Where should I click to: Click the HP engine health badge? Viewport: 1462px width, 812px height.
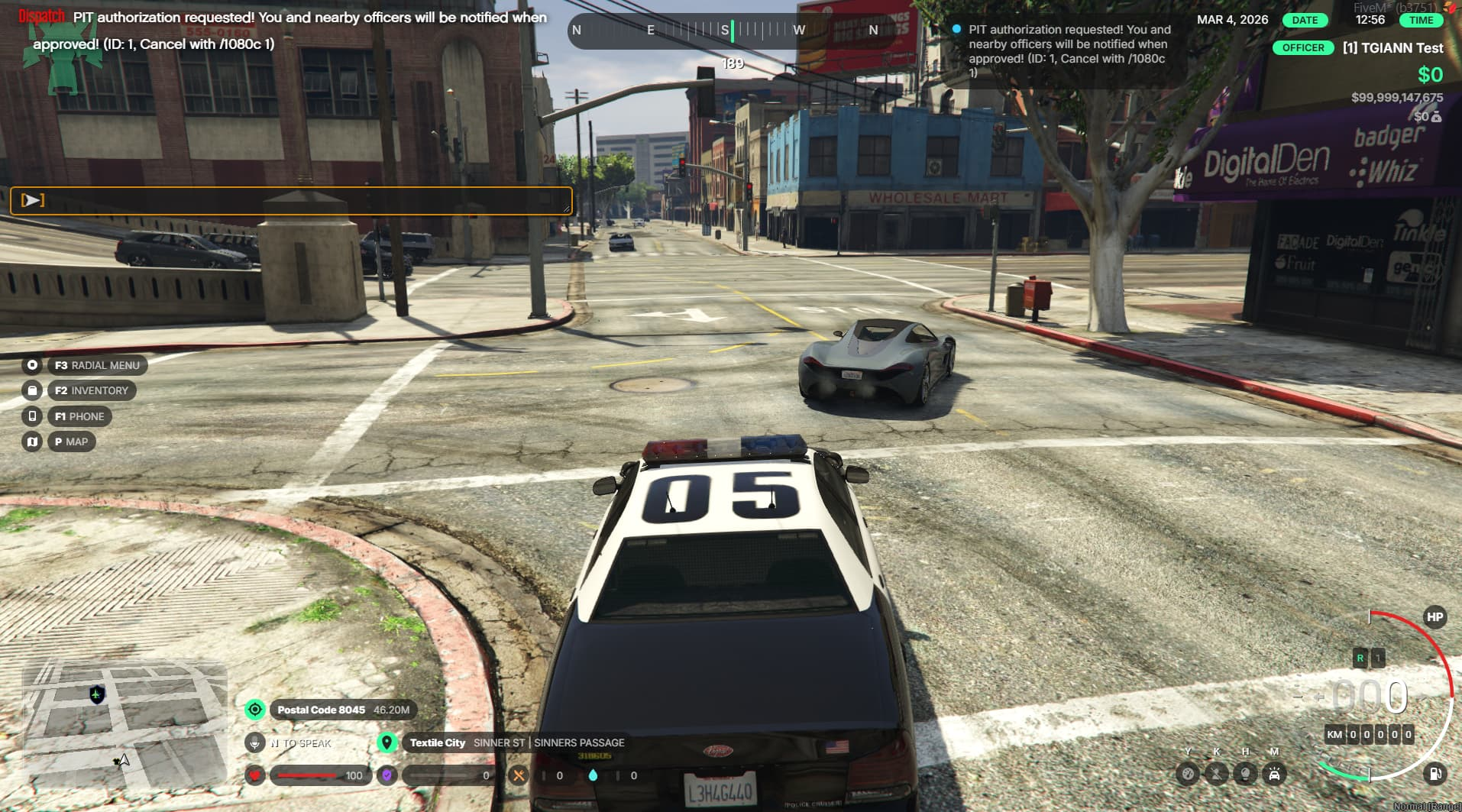coord(1435,617)
